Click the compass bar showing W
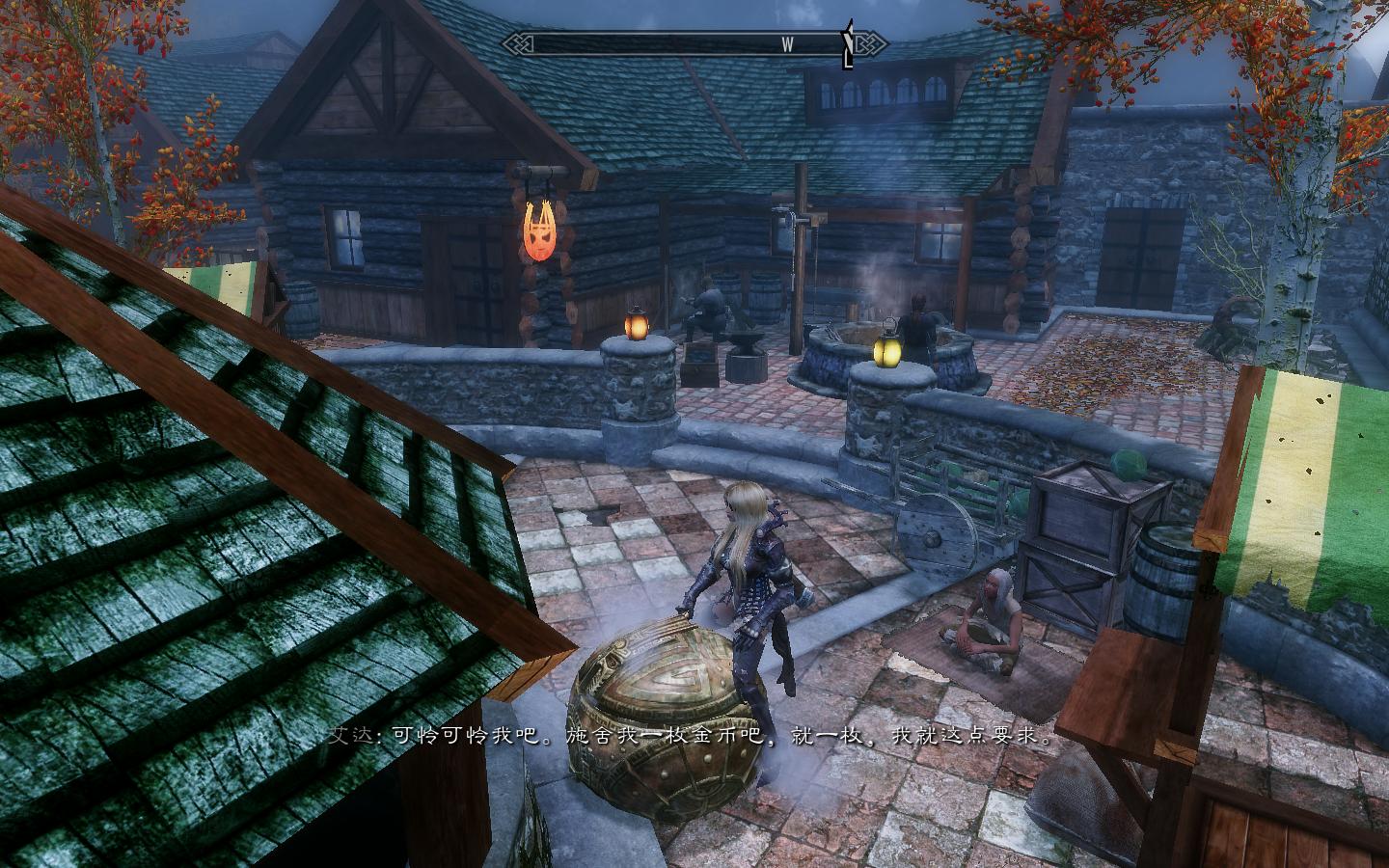The image size is (1389, 868). [694, 43]
